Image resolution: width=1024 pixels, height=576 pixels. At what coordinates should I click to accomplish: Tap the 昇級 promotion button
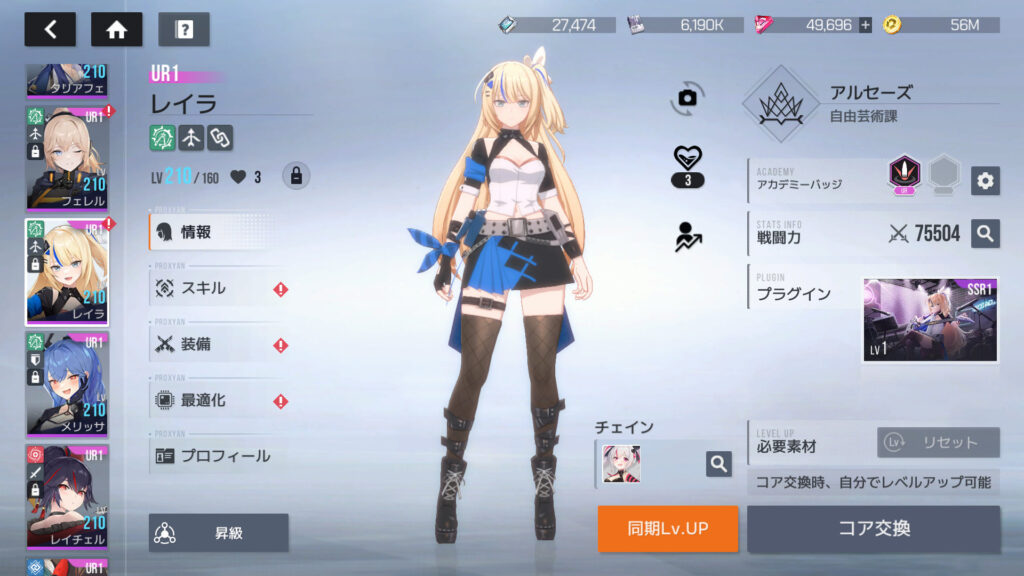point(219,533)
